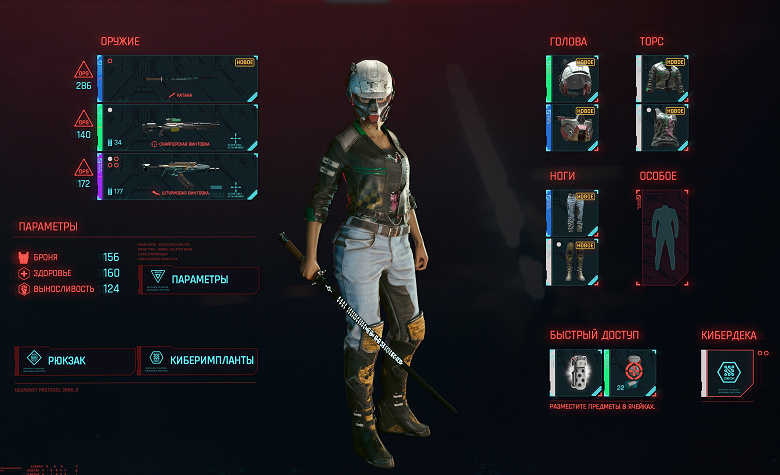Open the Киберимпланты cyberware menu
This screenshot has height=475, width=780.
click(x=198, y=360)
